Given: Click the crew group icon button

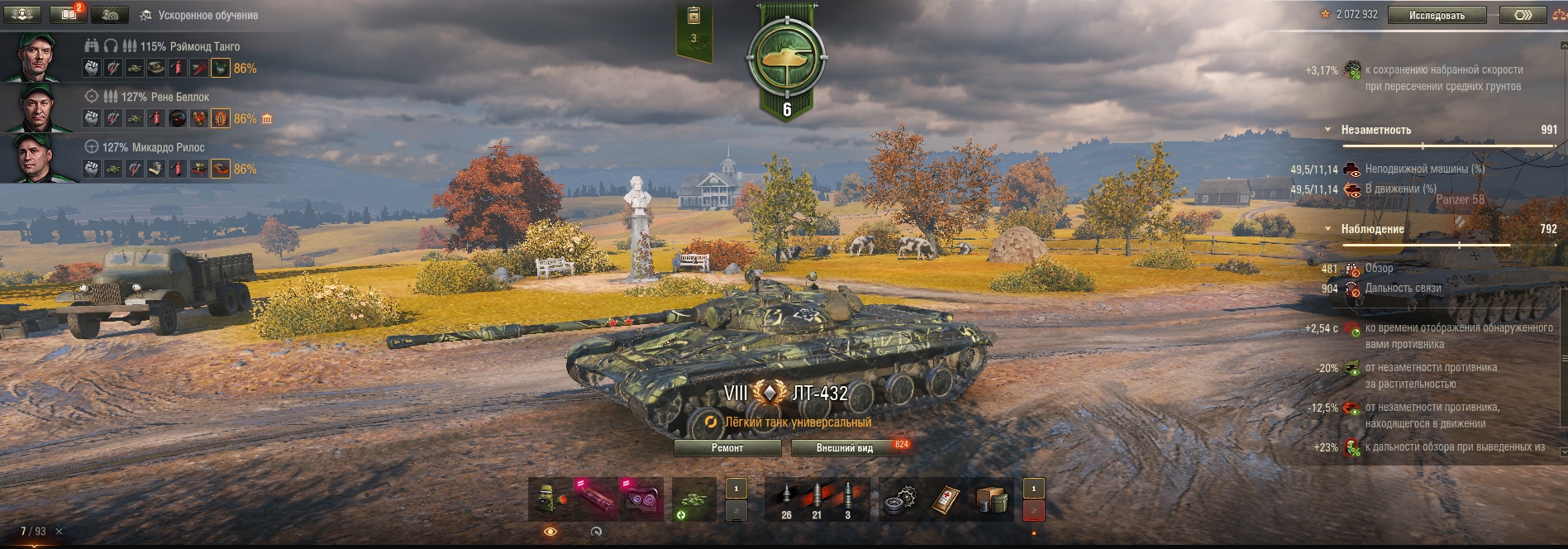Looking at the screenshot, I should 22,15.
